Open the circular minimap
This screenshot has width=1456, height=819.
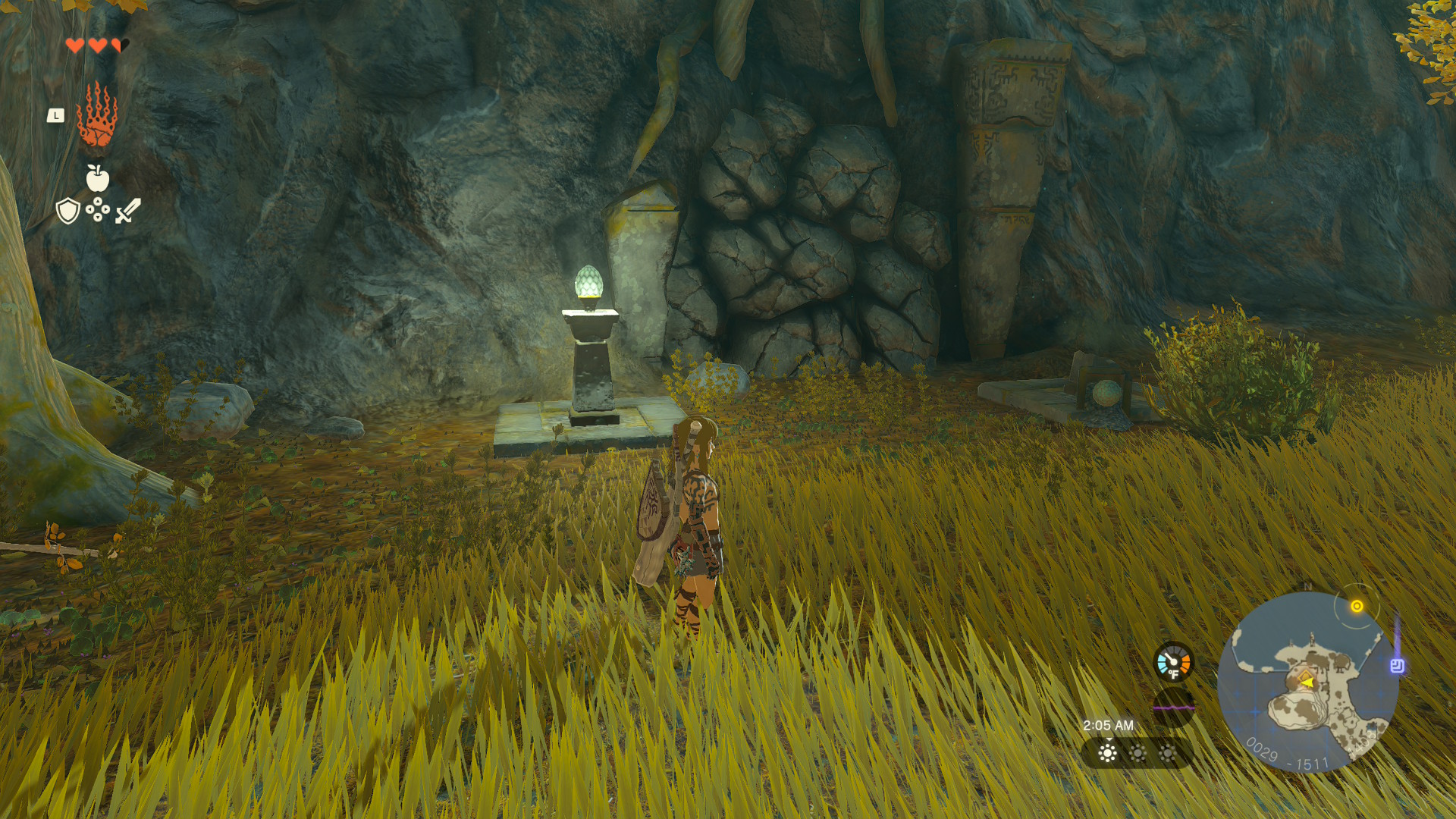(x=1307, y=682)
